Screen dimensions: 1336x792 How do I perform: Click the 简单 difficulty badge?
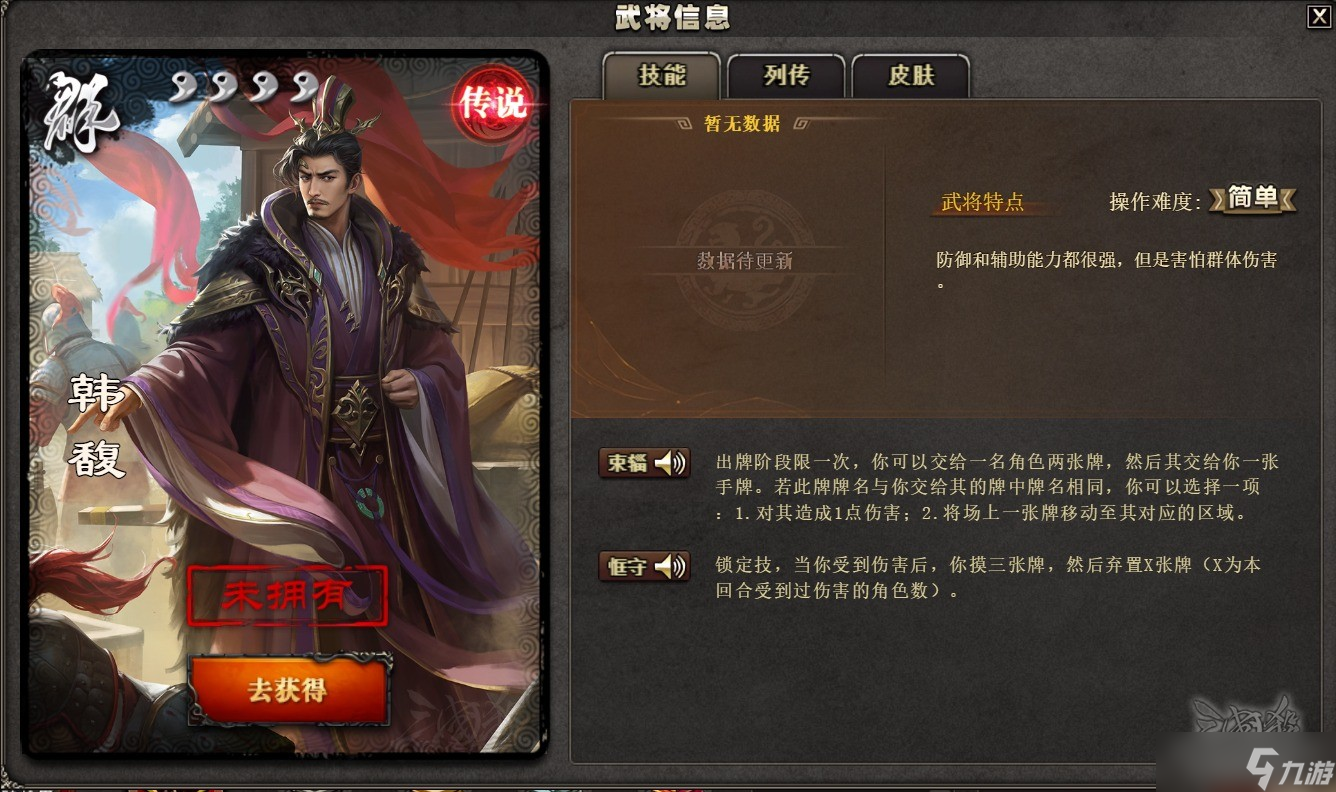pyautogui.click(x=1253, y=199)
